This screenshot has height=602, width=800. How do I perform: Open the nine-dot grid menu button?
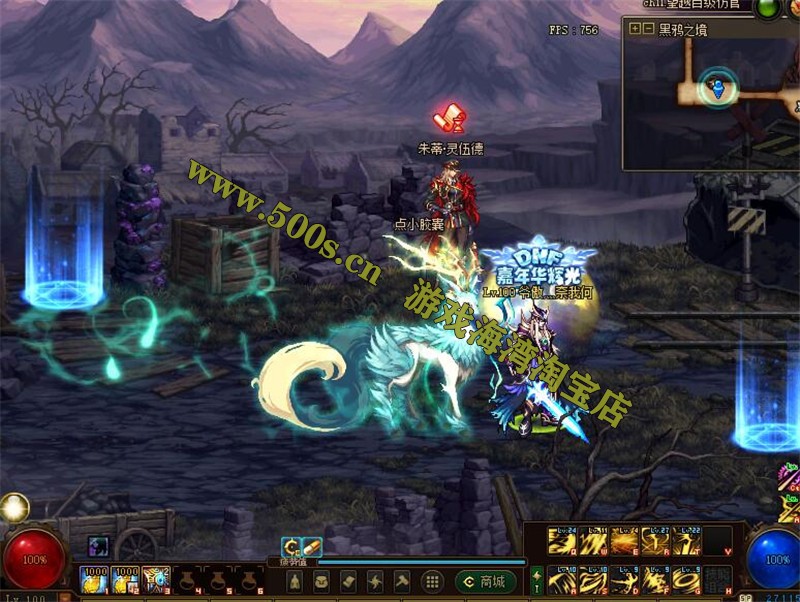[432, 581]
